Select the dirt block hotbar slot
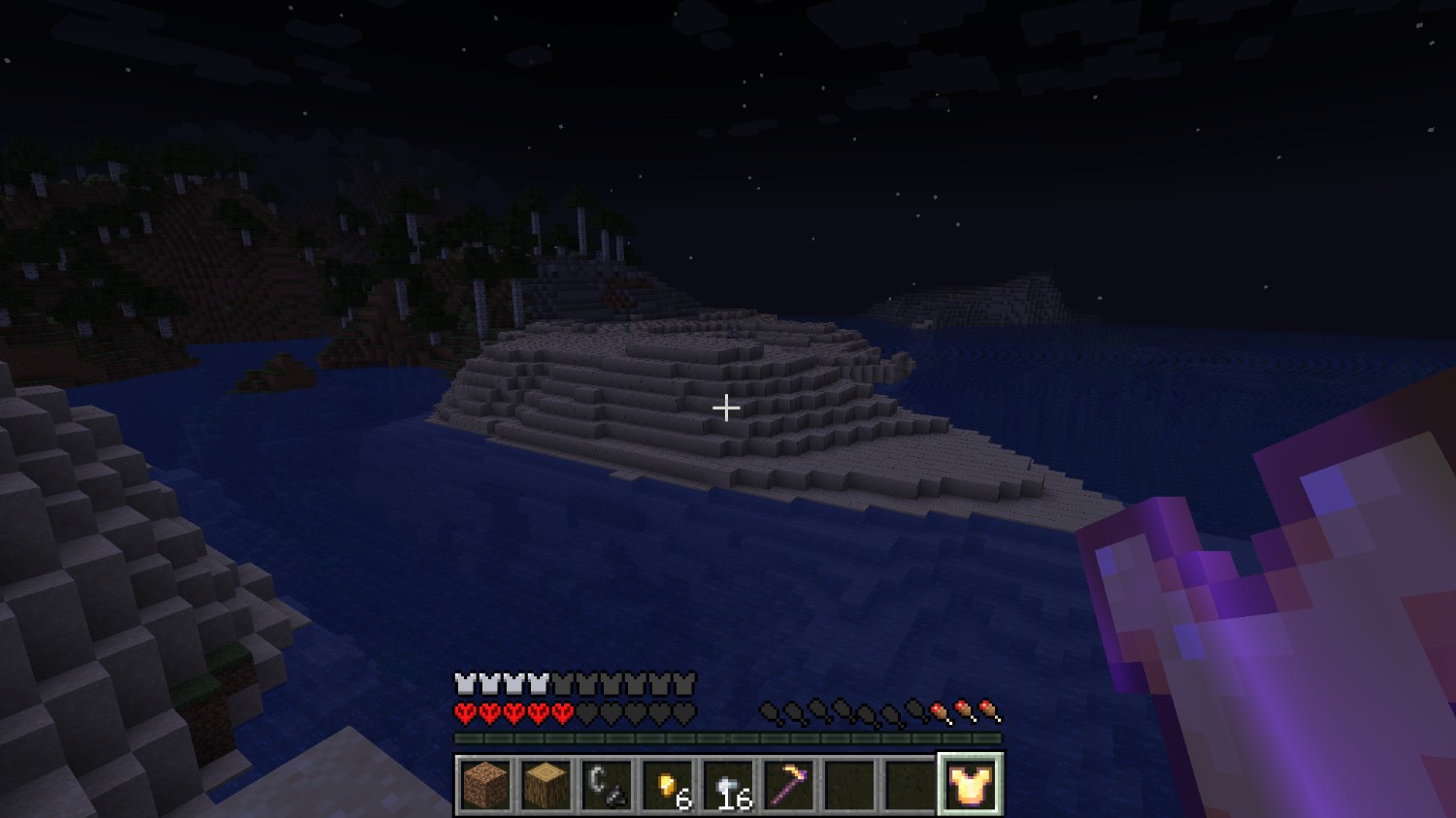The height and width of the screenshot is (818, 1456). pyautogui.click(x=485, y=784)
